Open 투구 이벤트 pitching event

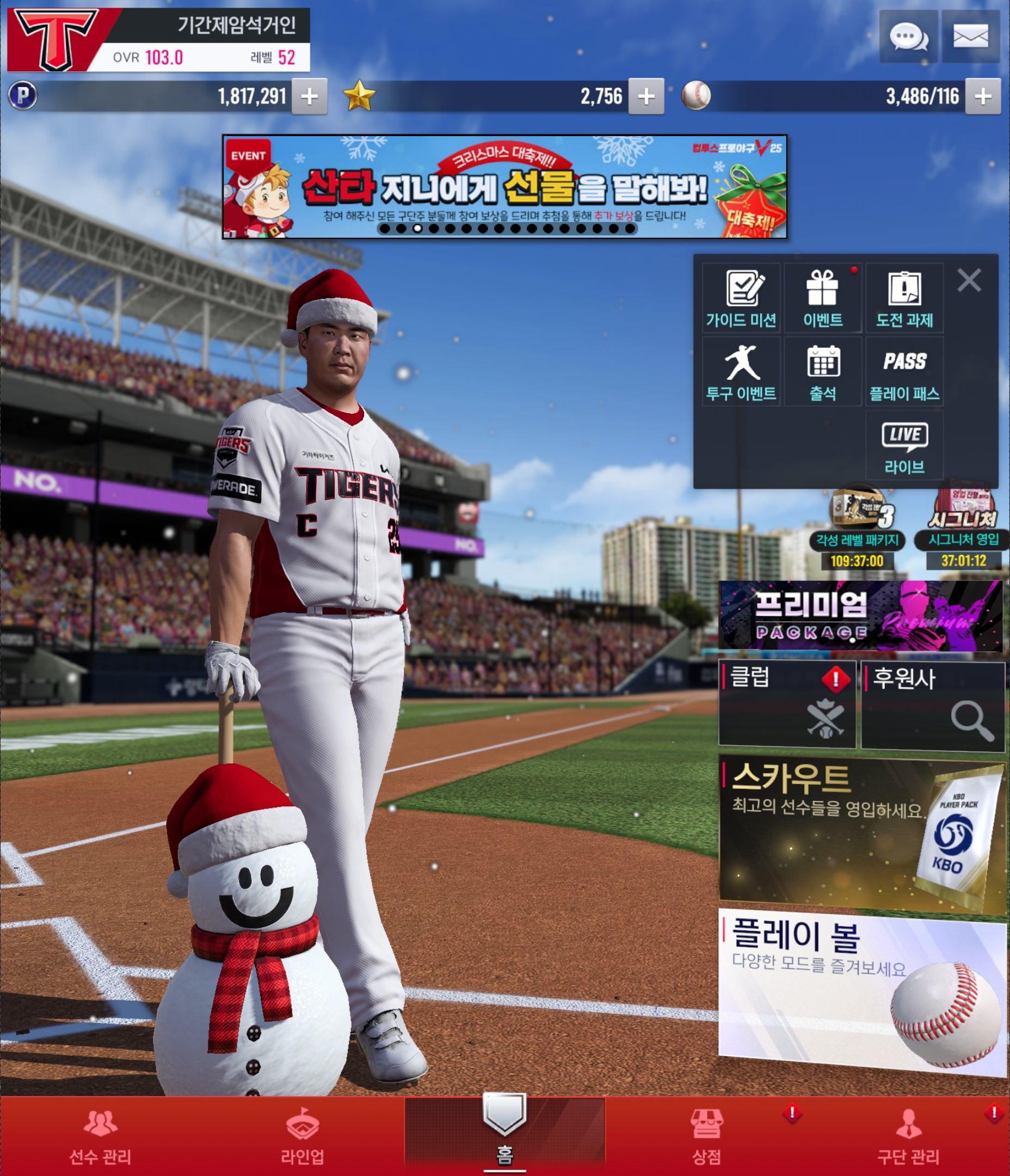click(741, 372)
